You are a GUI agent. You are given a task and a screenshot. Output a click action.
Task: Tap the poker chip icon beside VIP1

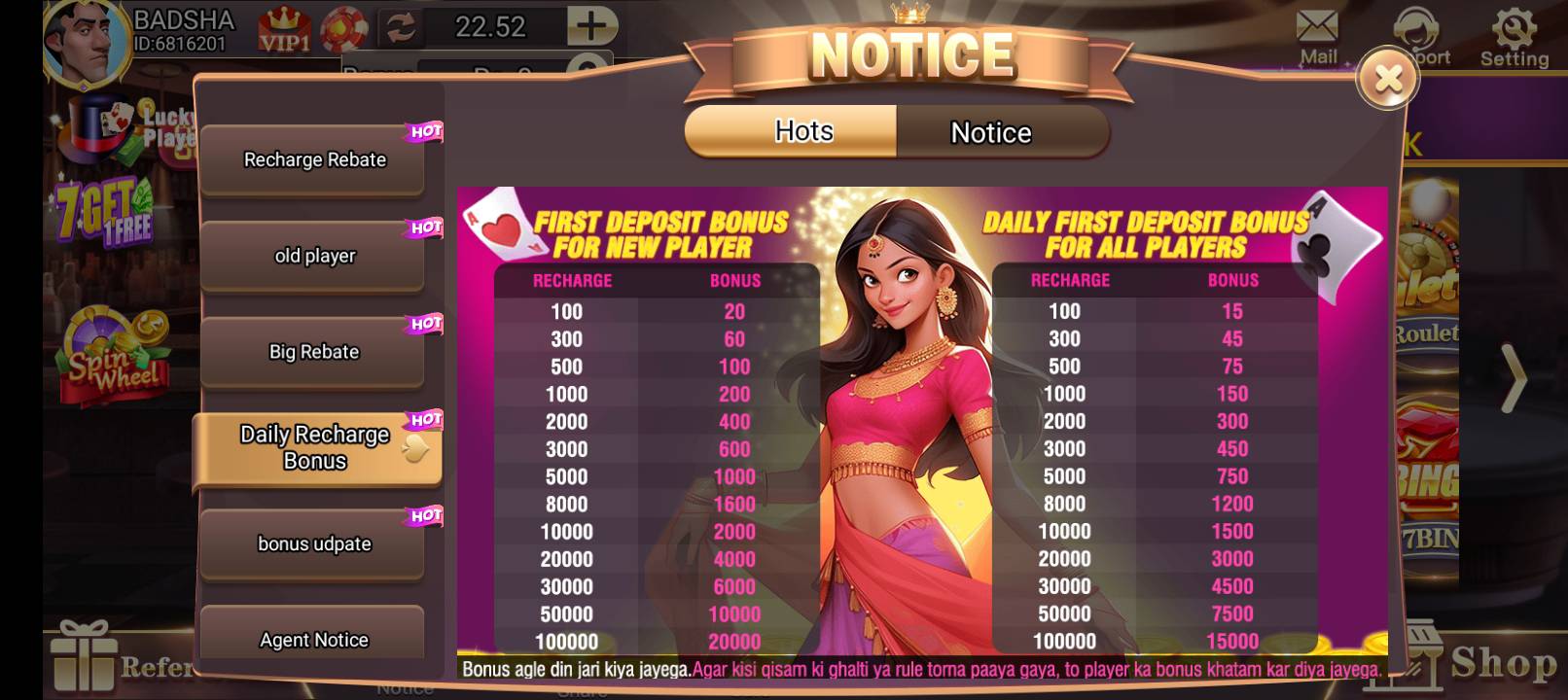(x=342, y=27)
